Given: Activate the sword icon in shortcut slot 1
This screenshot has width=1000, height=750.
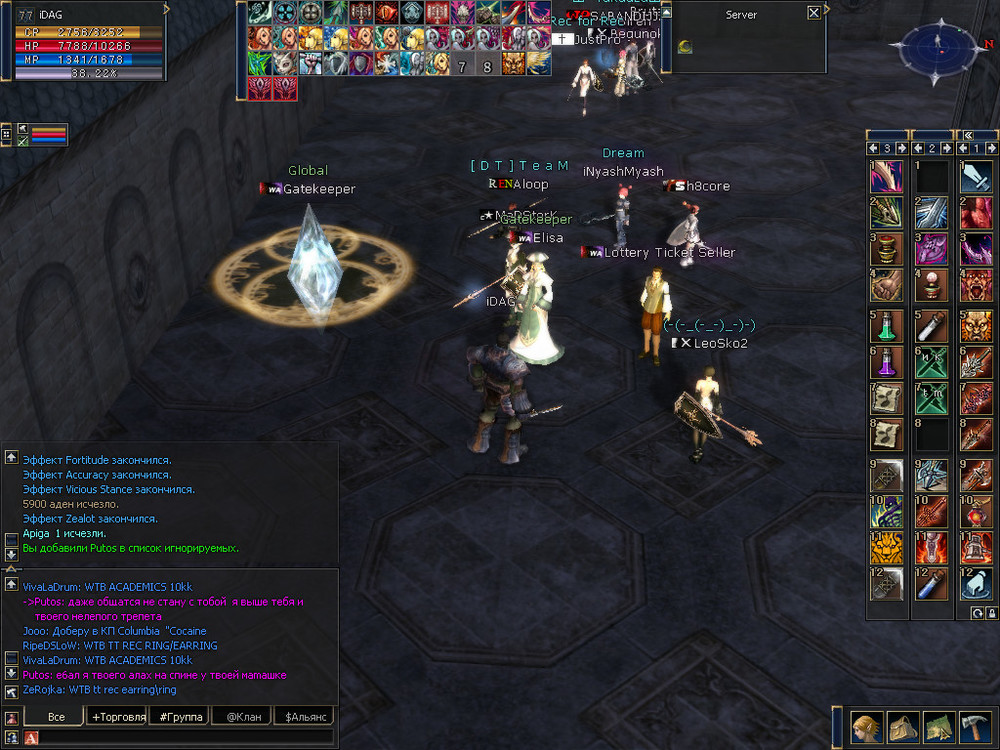Looking at the screenshot, I should 976,176.
